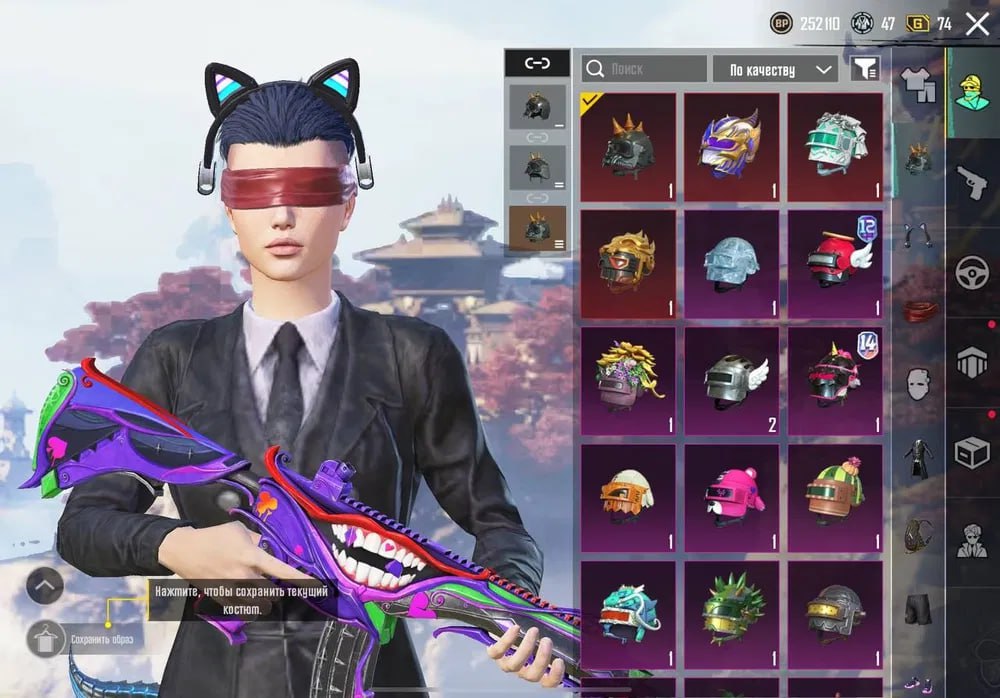Select the sunflower-decorated helmet skin
This screenshot has height=698, width=1000.
(627, 380)
